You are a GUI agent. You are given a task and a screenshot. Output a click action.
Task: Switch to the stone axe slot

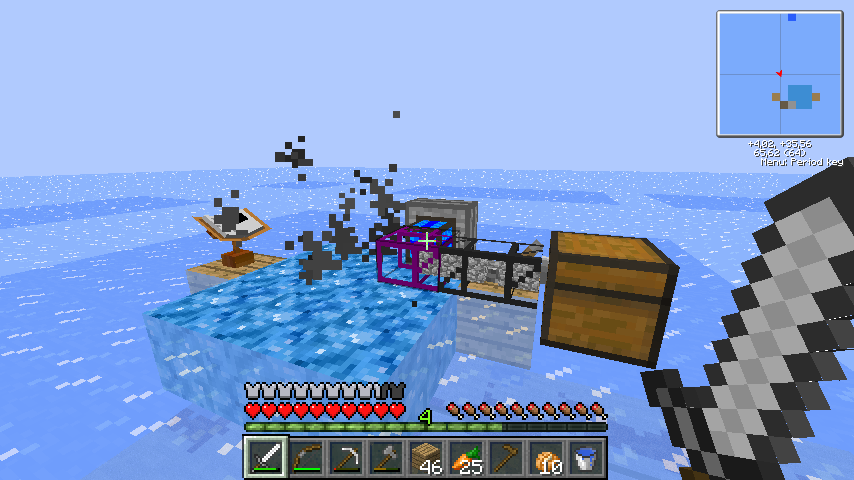point(387,458)
